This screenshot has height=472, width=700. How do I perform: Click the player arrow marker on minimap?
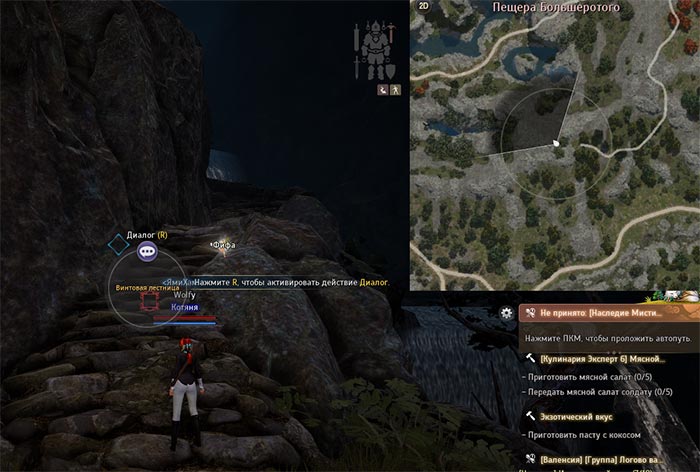click(555, 143)
